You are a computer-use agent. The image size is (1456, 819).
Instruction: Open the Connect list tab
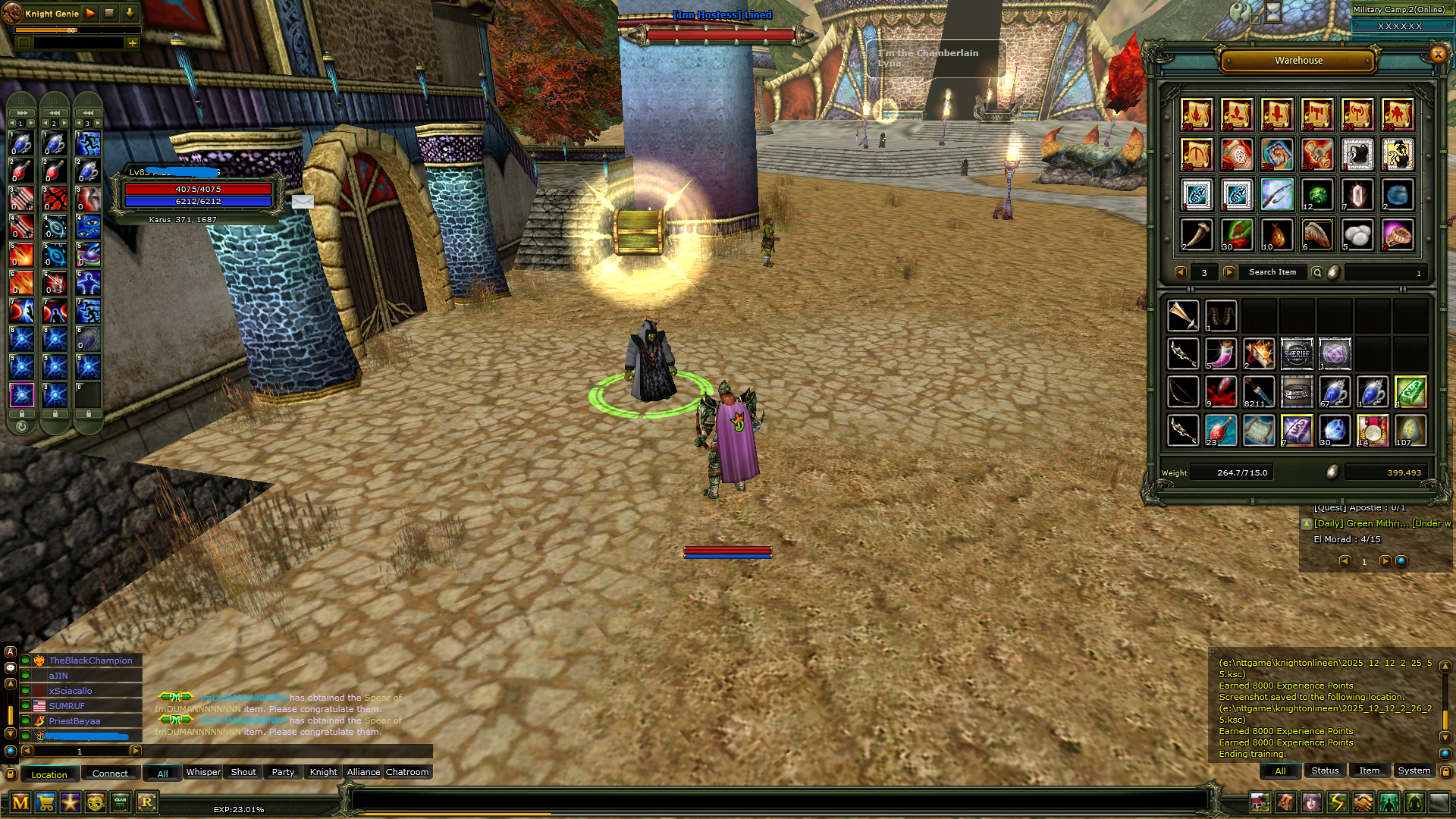pyautogui.click(x=110, y=773)
